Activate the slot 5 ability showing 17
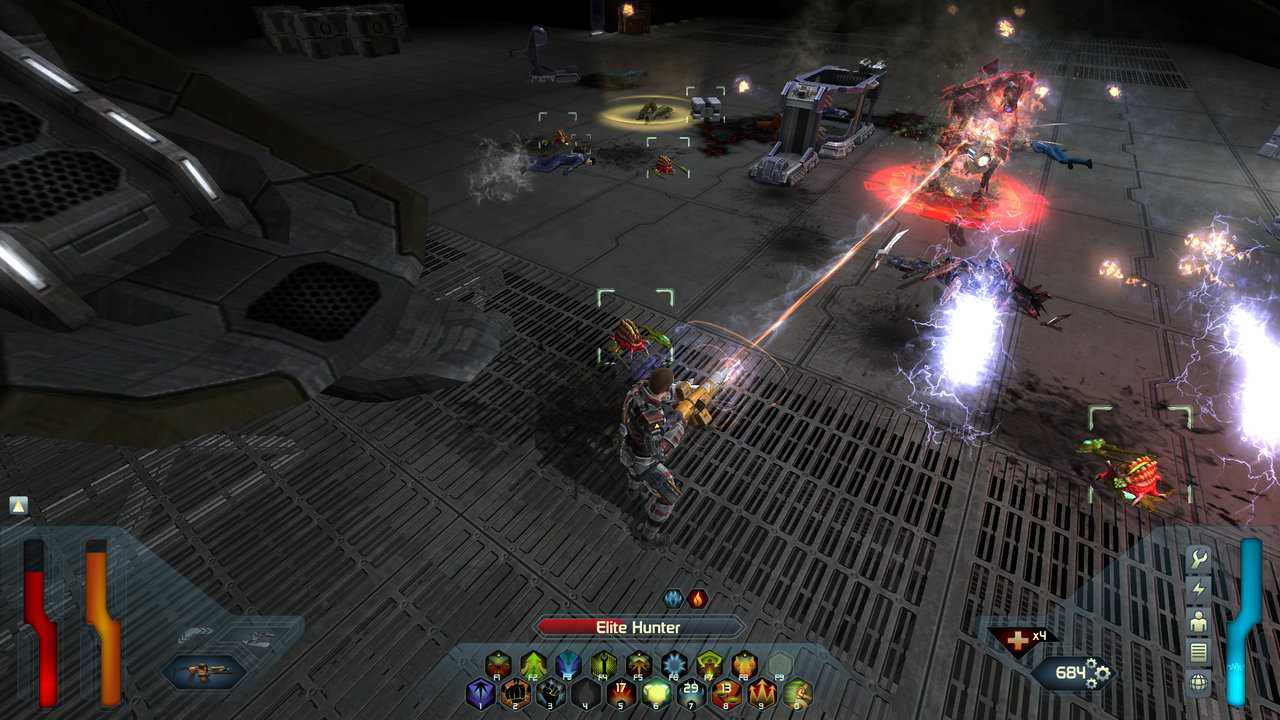The height and width of the screenshot is (720, 1280). (x=621, y=692)
